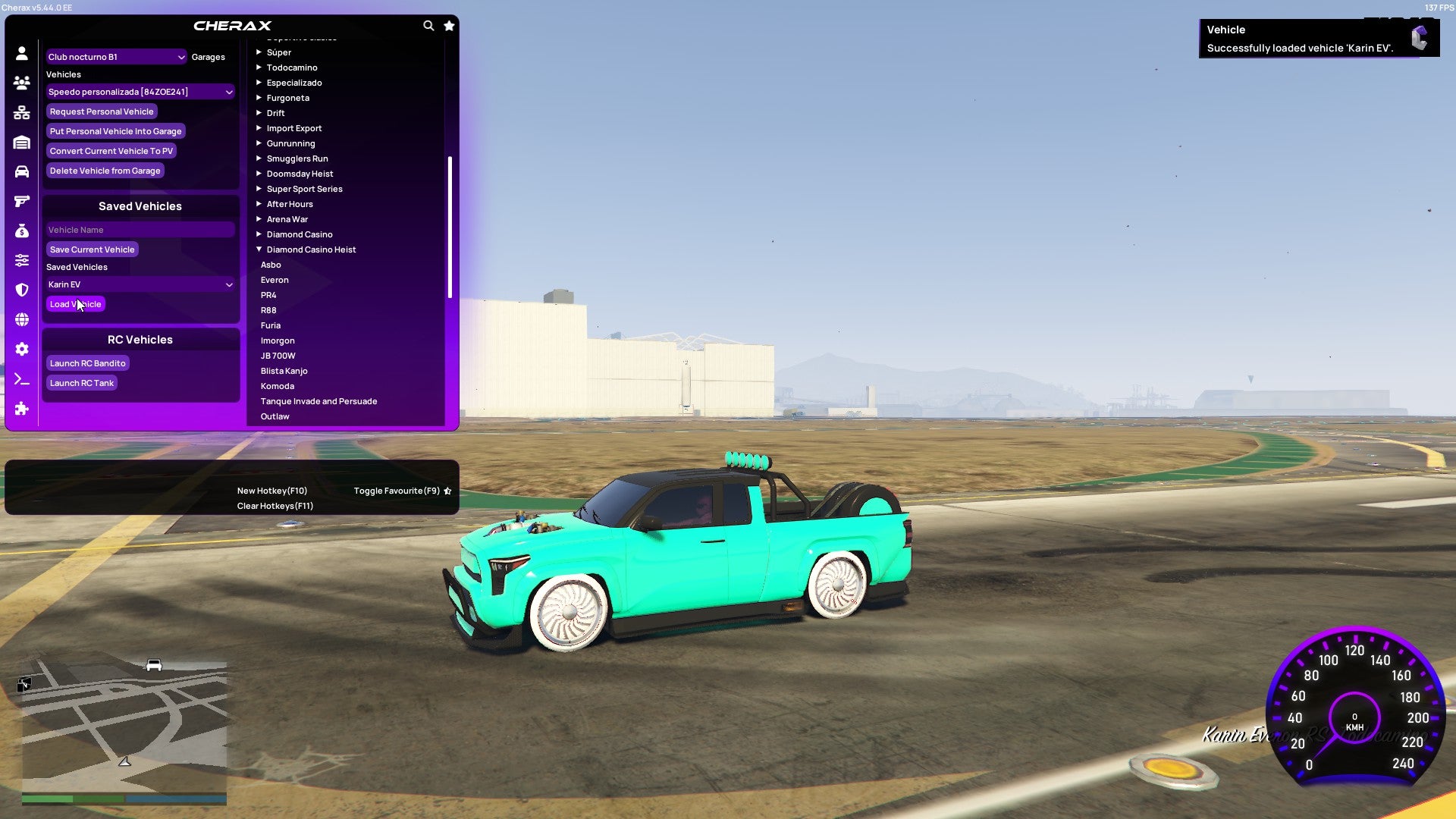Open protections with the shield icon

tap(21, 289)
